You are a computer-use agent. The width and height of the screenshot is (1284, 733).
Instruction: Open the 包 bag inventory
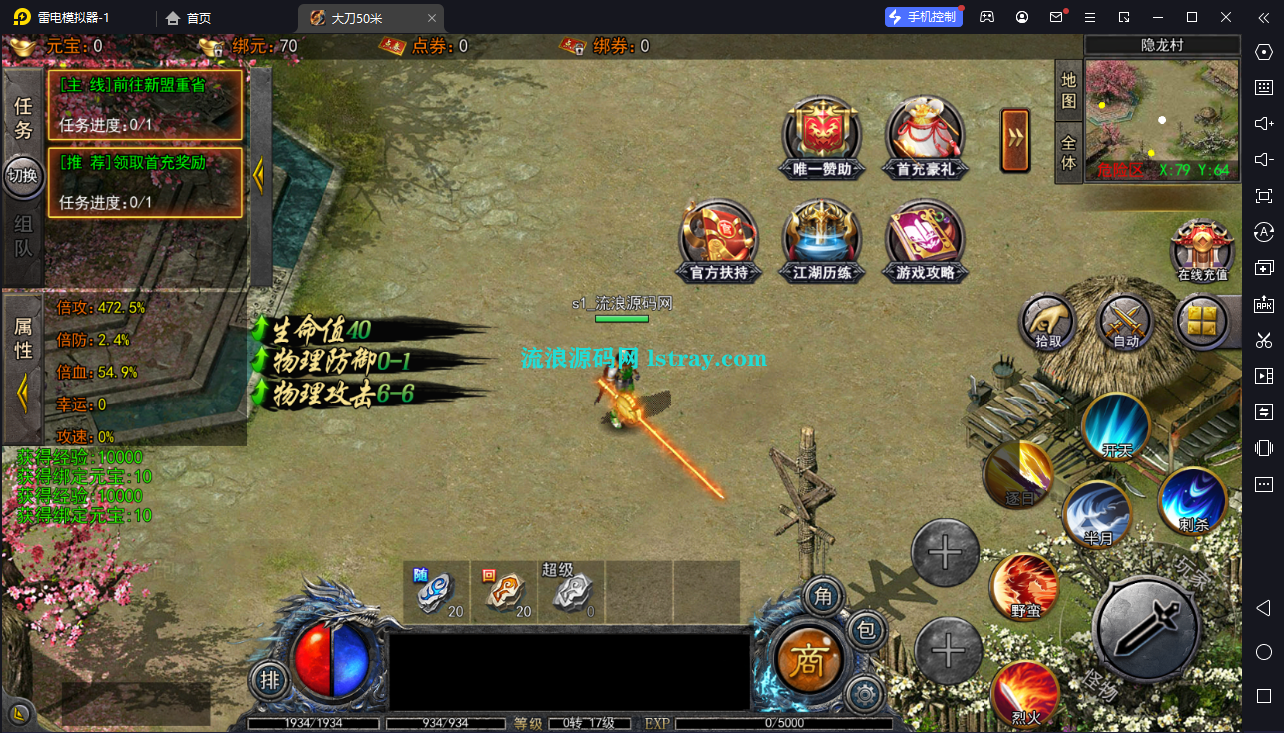coord(866,630)
